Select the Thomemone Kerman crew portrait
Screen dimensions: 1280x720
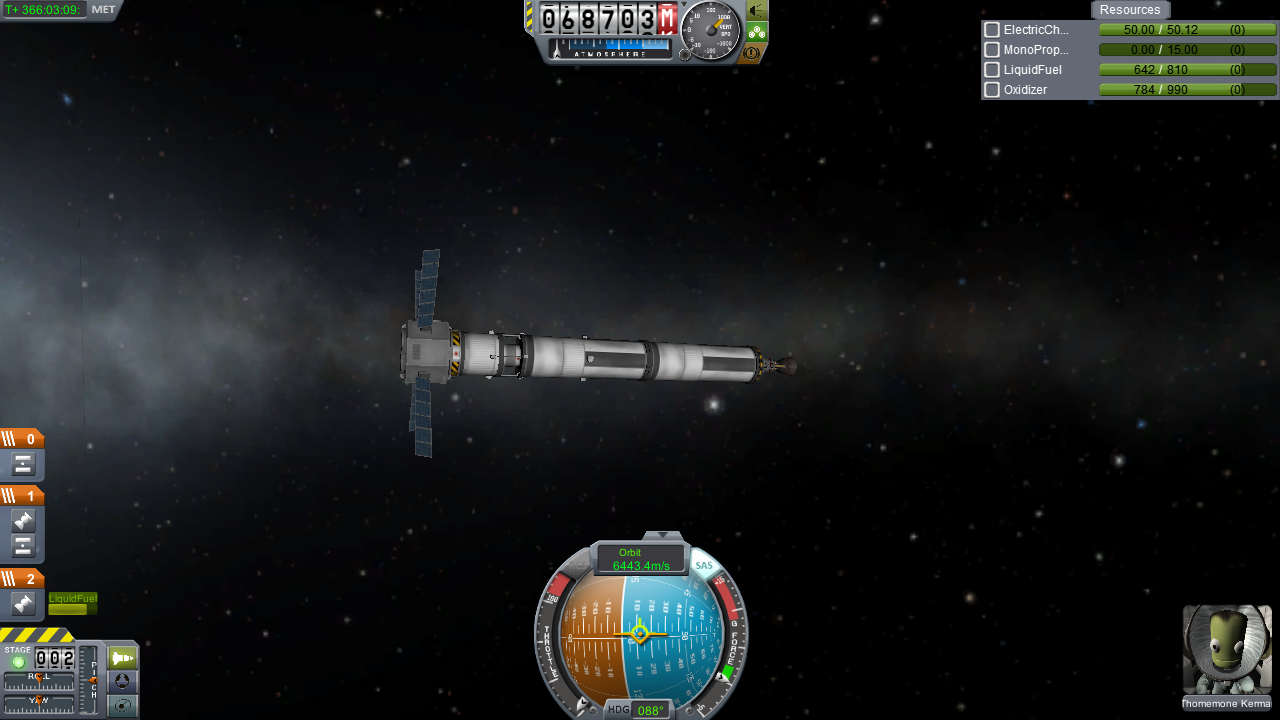[x=1227, y=650]
